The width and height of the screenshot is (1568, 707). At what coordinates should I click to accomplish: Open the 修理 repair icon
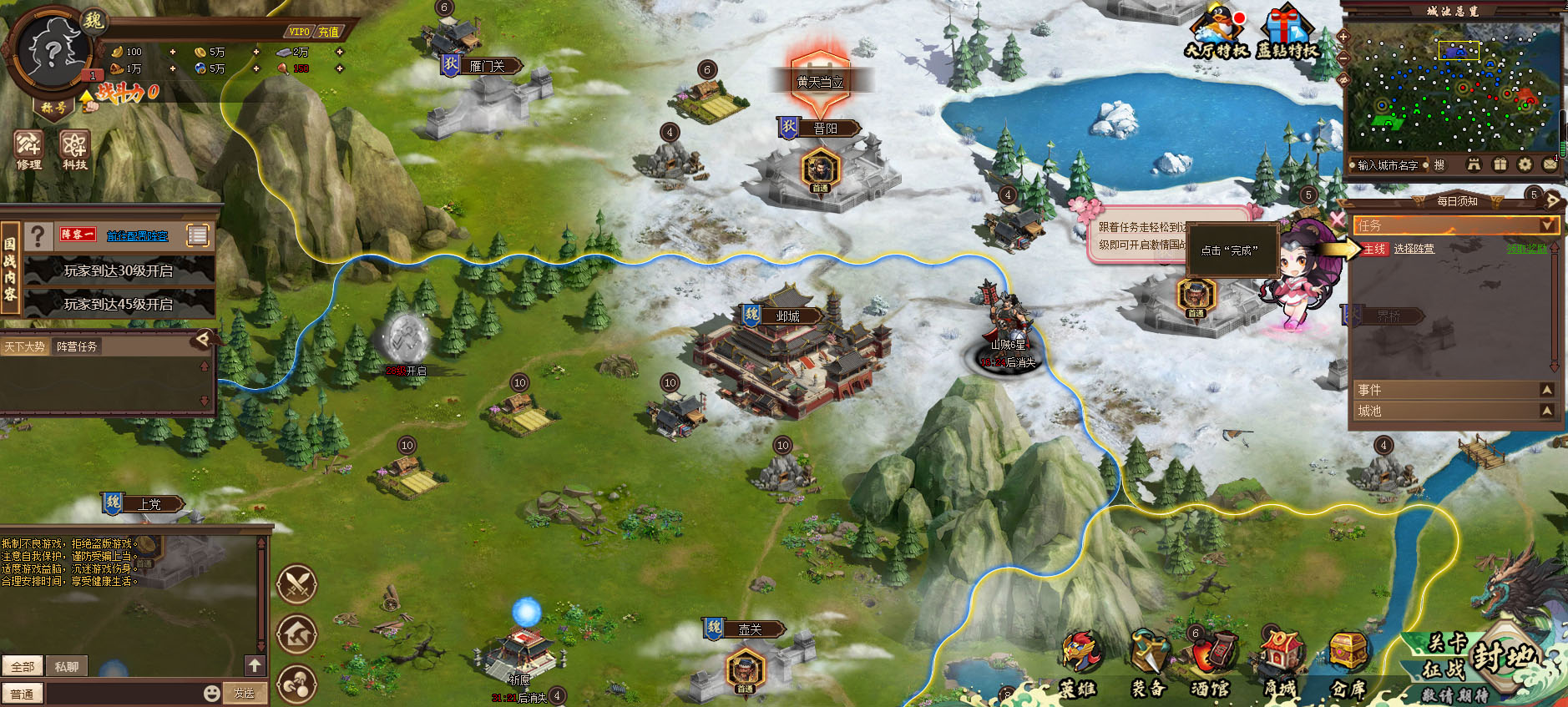28,149
